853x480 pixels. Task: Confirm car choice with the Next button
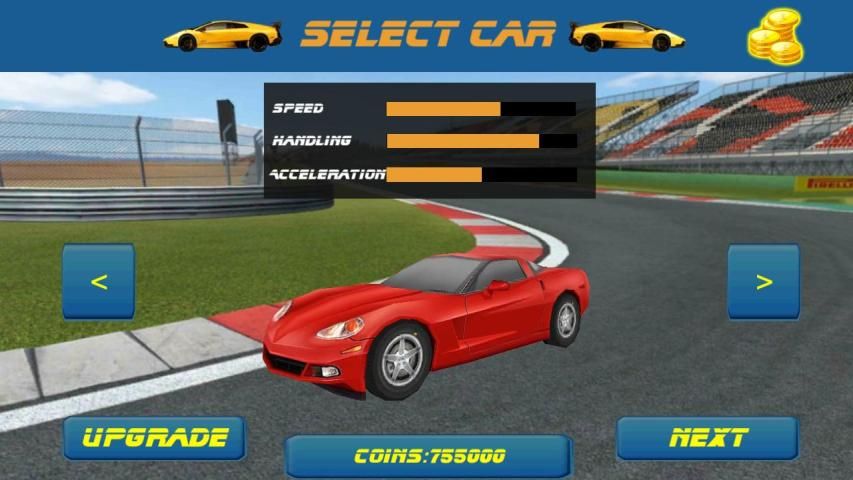pyautogui.click(x=707, y=438)
